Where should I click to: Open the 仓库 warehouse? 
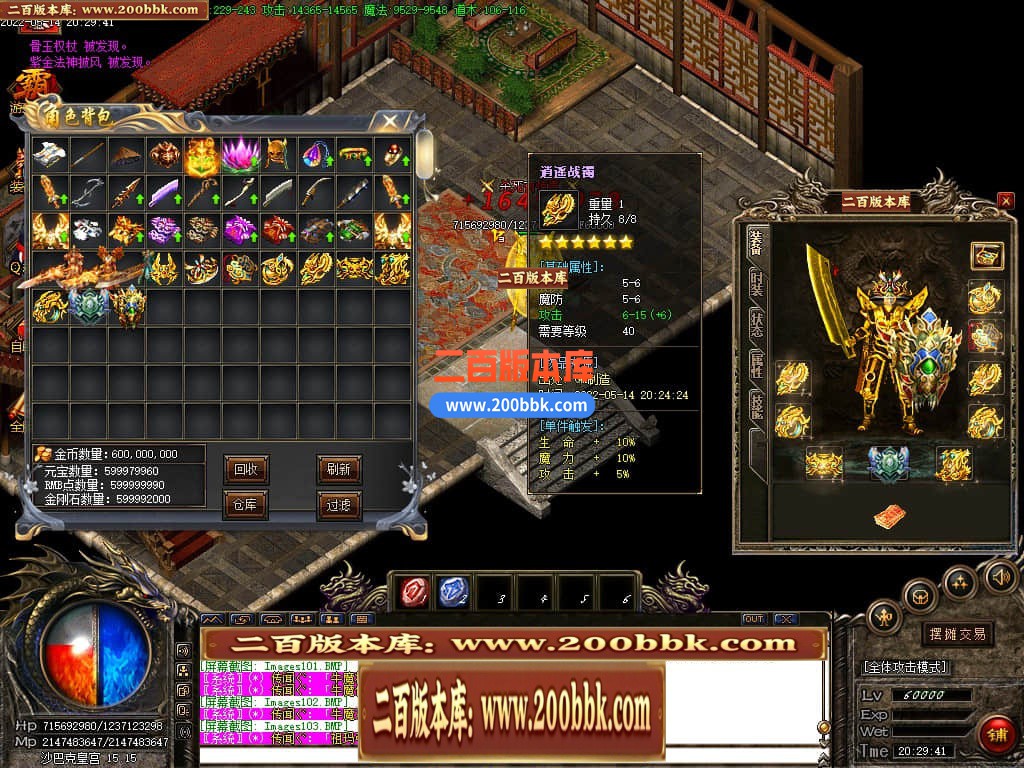pyautogui.click(x=245, y=505)
